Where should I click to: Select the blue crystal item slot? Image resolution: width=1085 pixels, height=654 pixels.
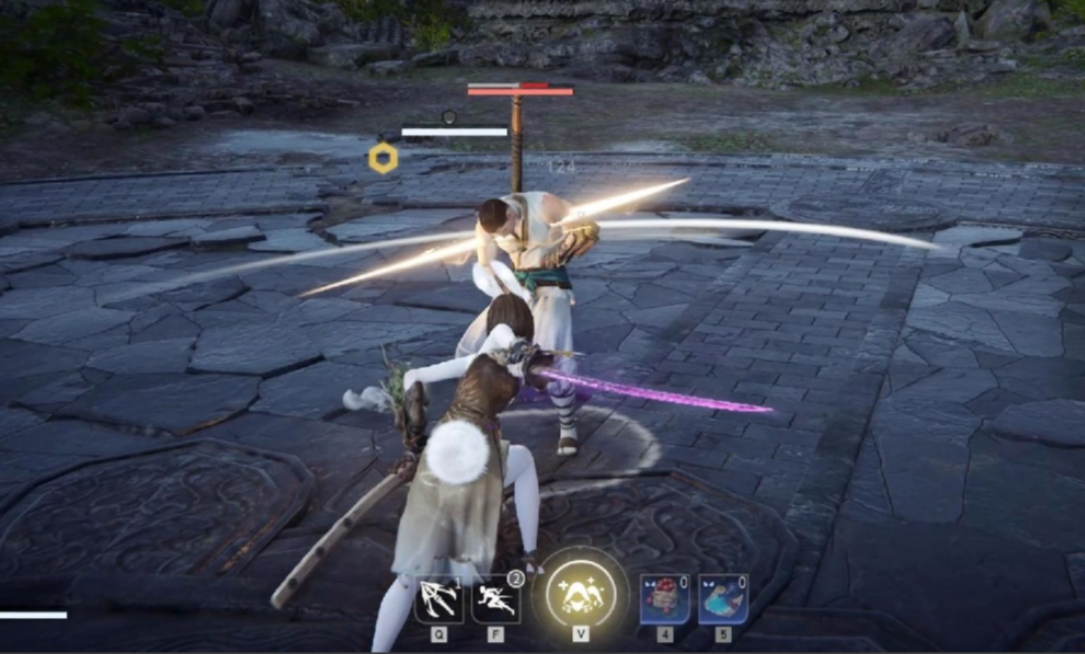(723, 599)
